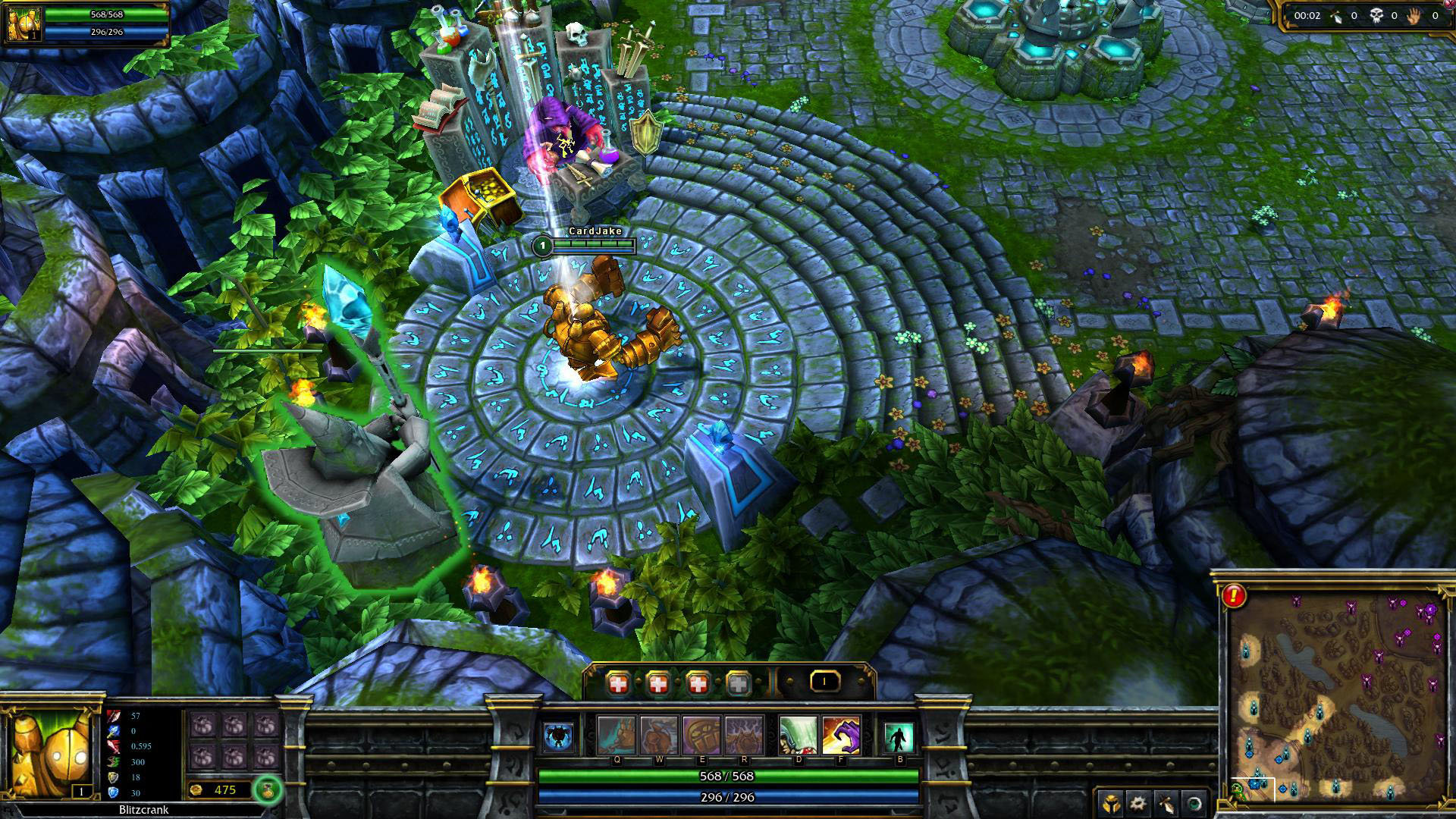Screen dimensions: 1456x819
Task: Cast the Heal summoner spell in slot D
Action: [798, 736]
